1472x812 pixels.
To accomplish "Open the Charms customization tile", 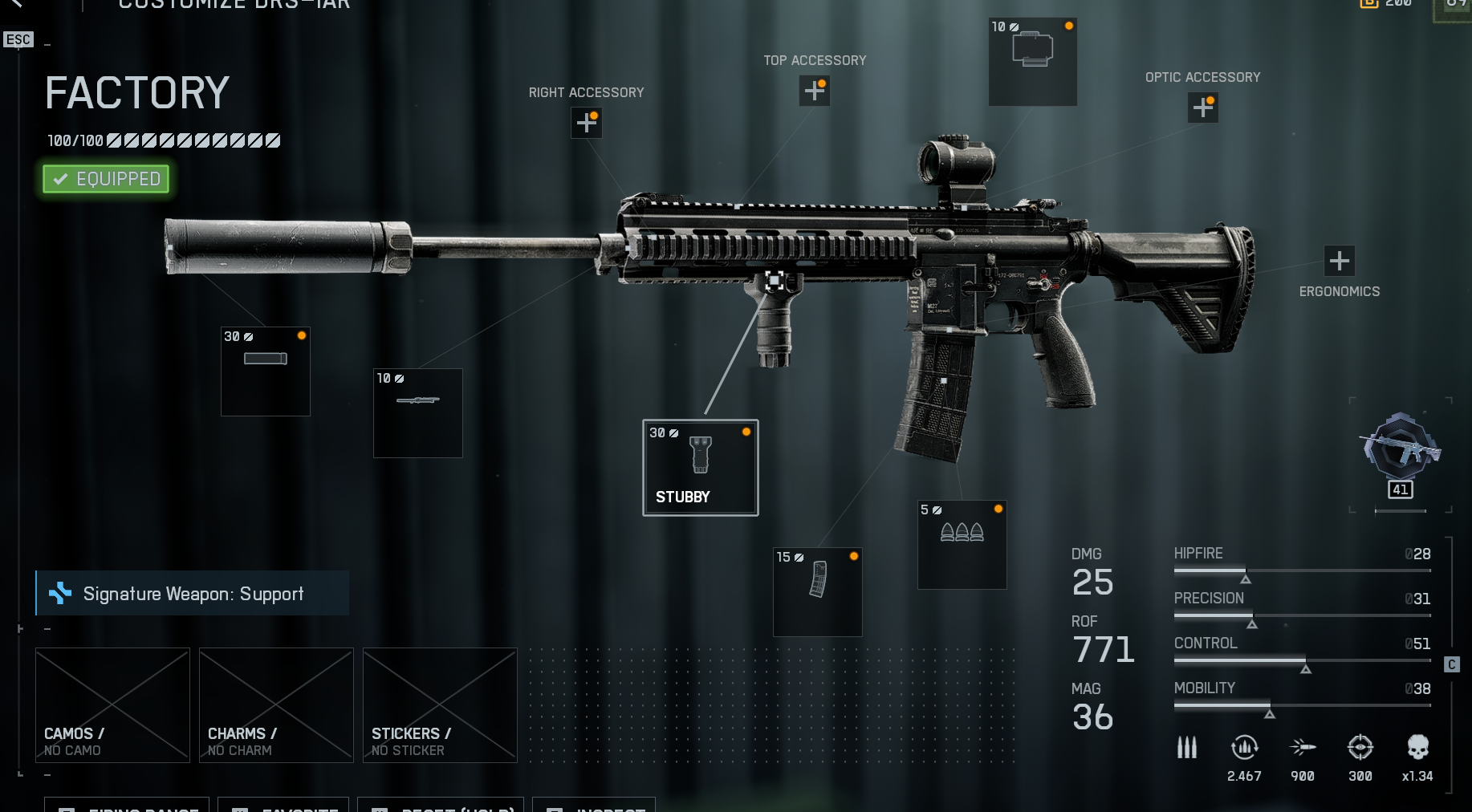I will tap(276, 704).
